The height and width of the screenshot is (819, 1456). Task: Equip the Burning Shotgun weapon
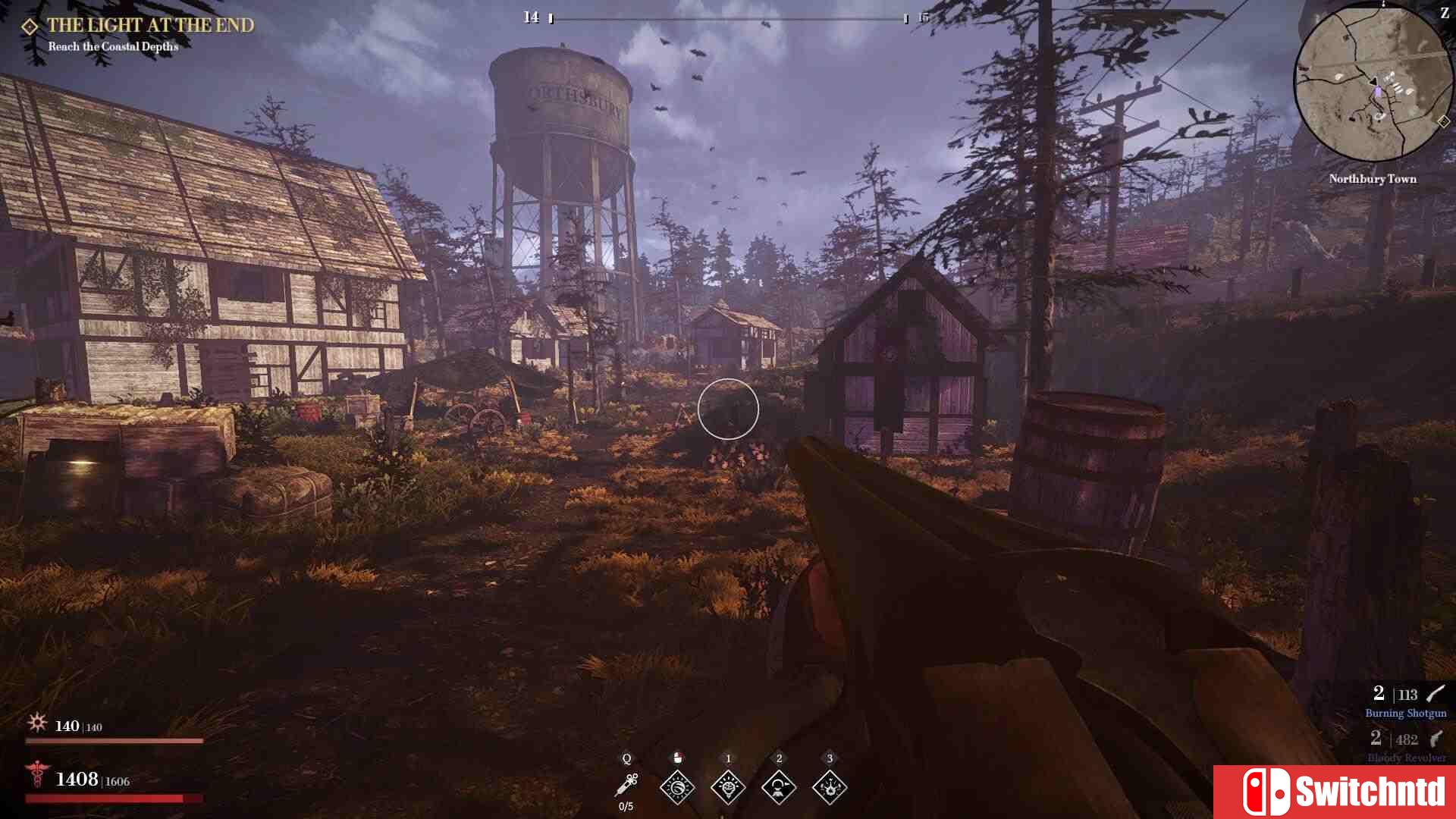pyautogui.click(x=1406, y=701)
